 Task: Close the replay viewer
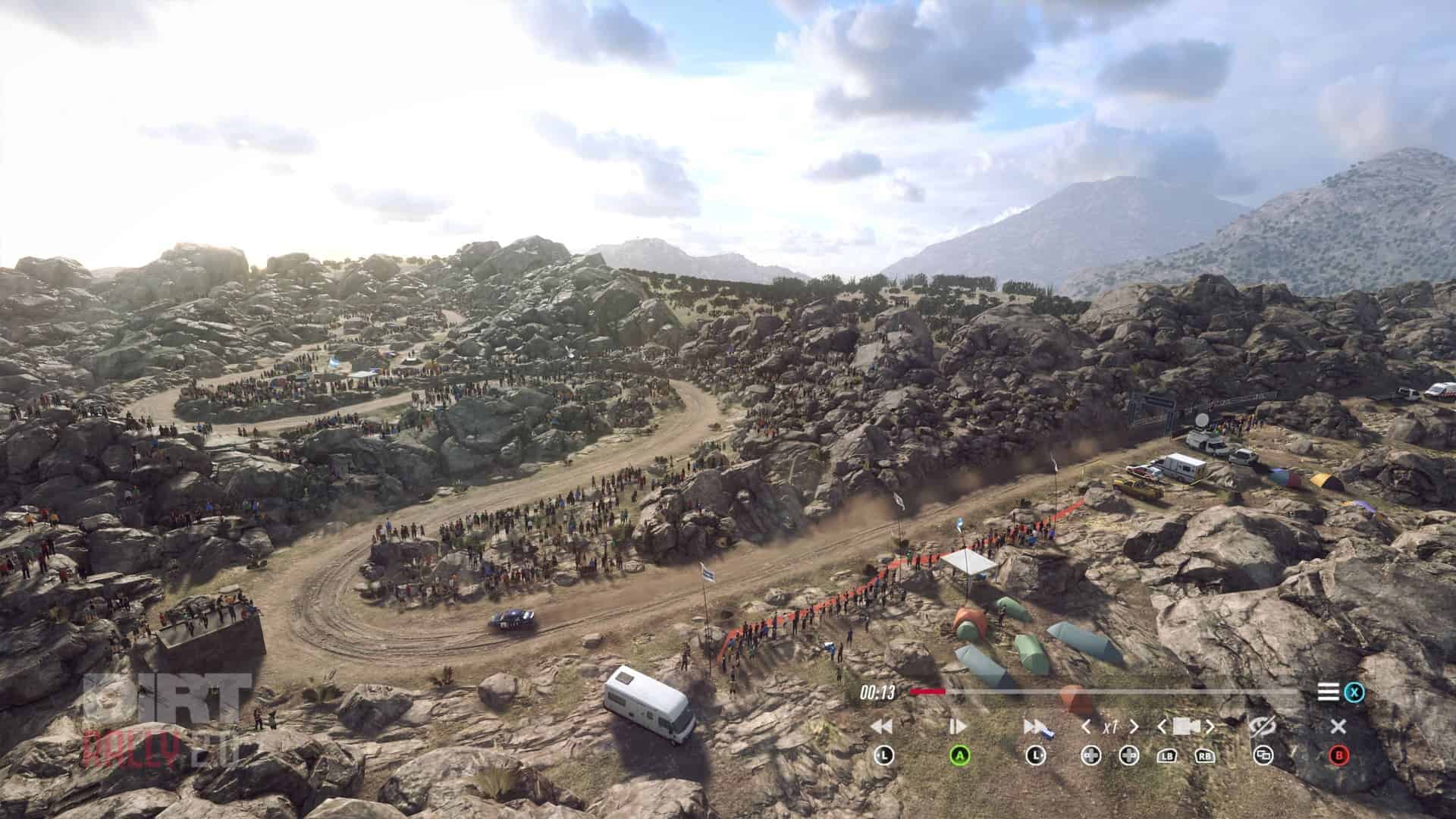1338,726
